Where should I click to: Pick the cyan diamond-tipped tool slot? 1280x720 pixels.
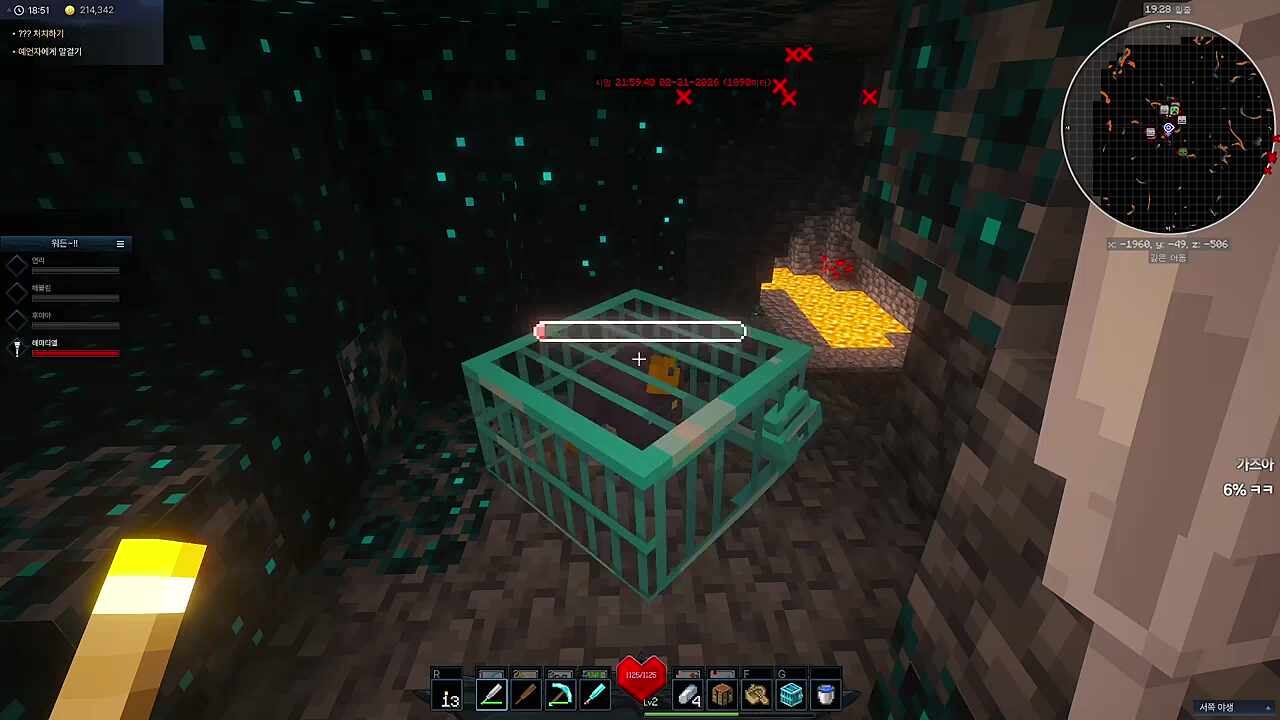[594, 694]
